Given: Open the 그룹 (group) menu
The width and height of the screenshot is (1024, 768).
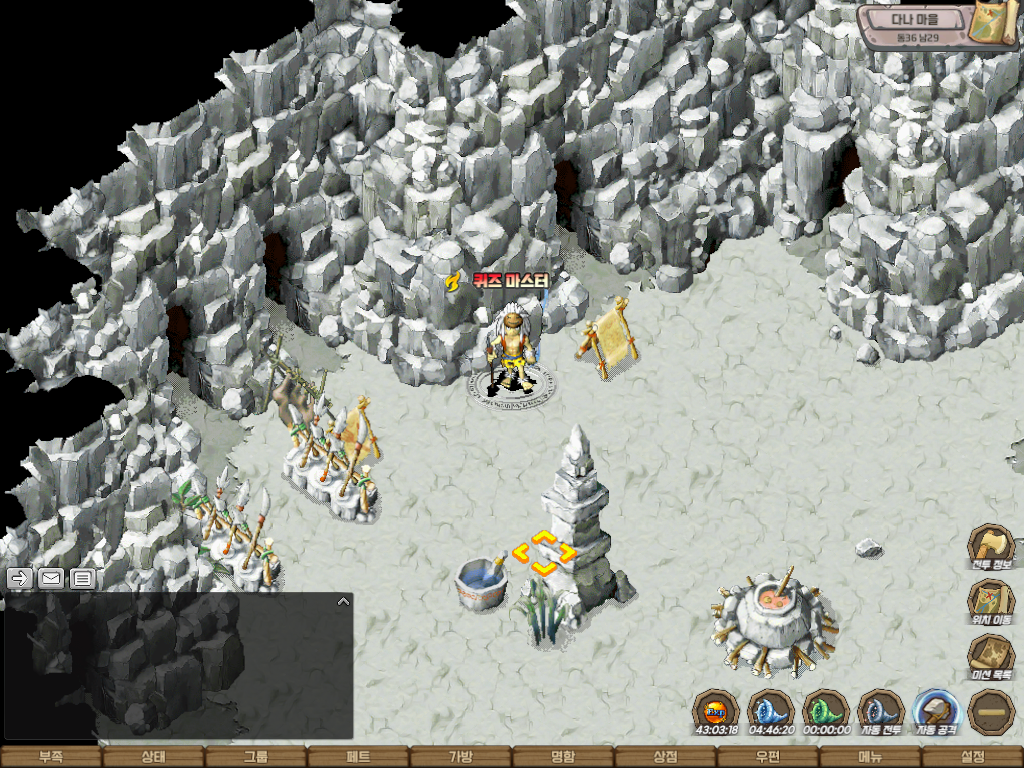Looking at the screenshot, I should tap(256, 757).
